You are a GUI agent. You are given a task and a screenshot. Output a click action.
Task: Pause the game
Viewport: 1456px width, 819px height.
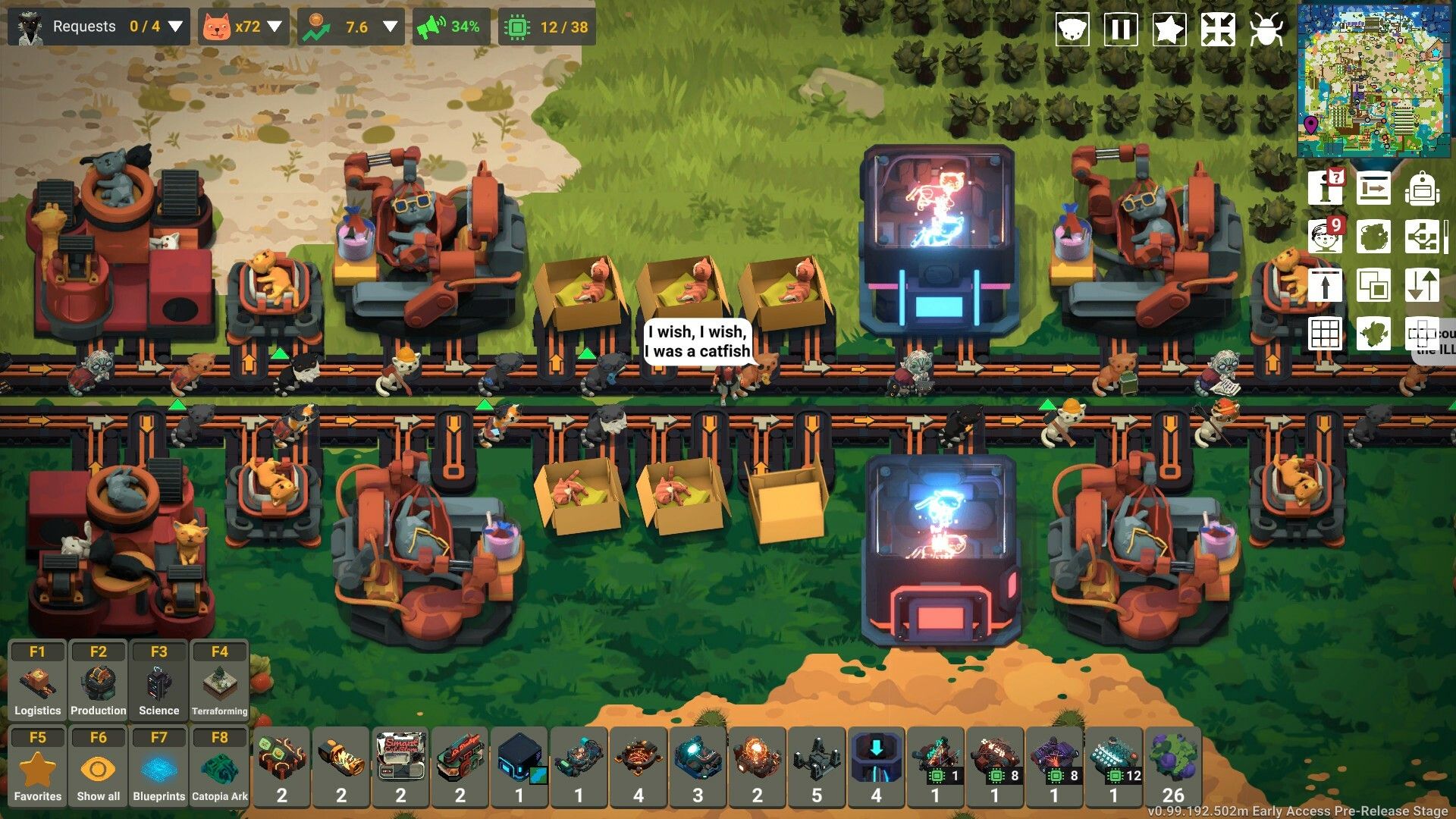pyautogui.click(x=1120, y=30)
